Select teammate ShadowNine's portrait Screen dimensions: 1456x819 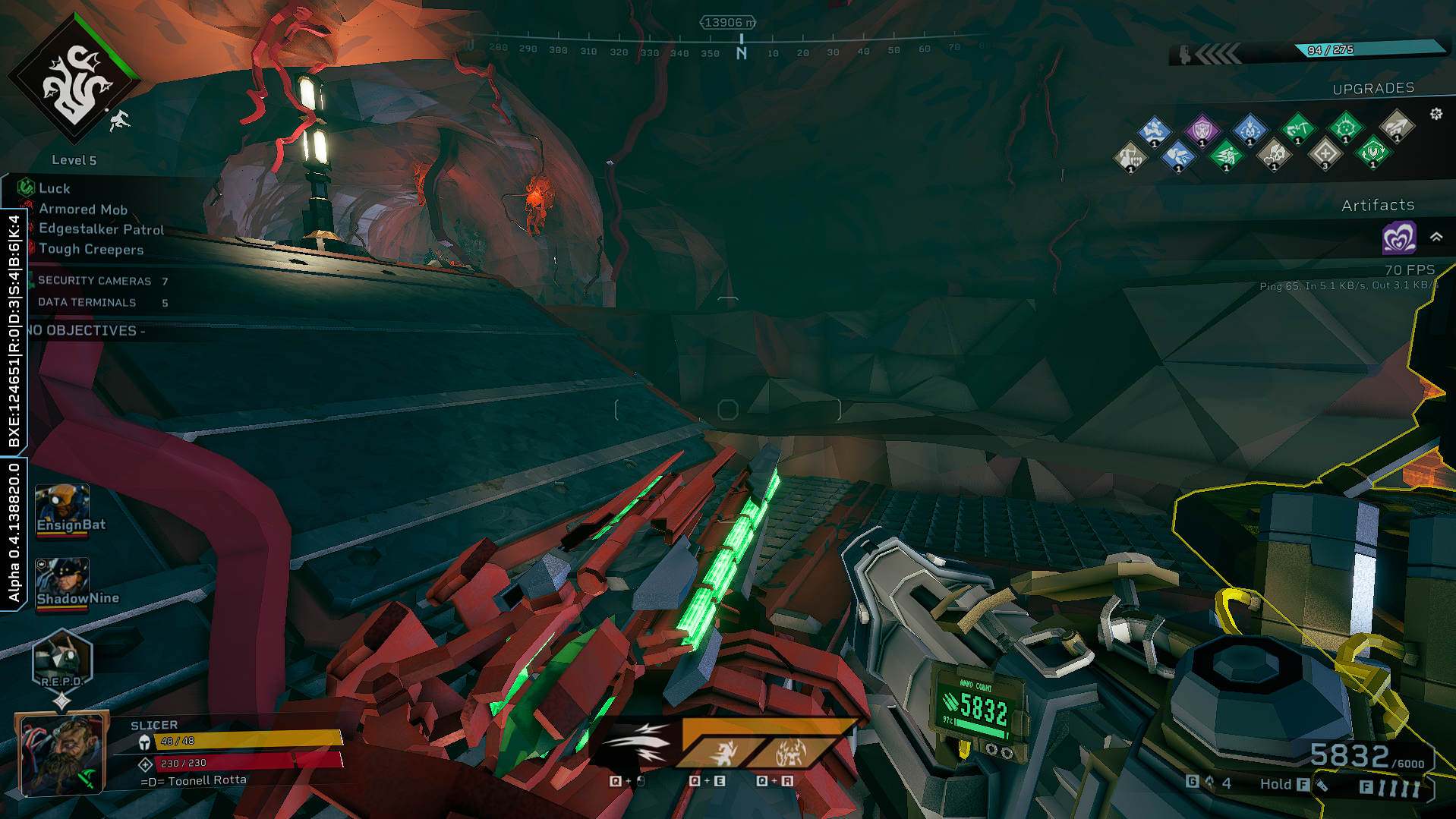click(x=62, y=582)
